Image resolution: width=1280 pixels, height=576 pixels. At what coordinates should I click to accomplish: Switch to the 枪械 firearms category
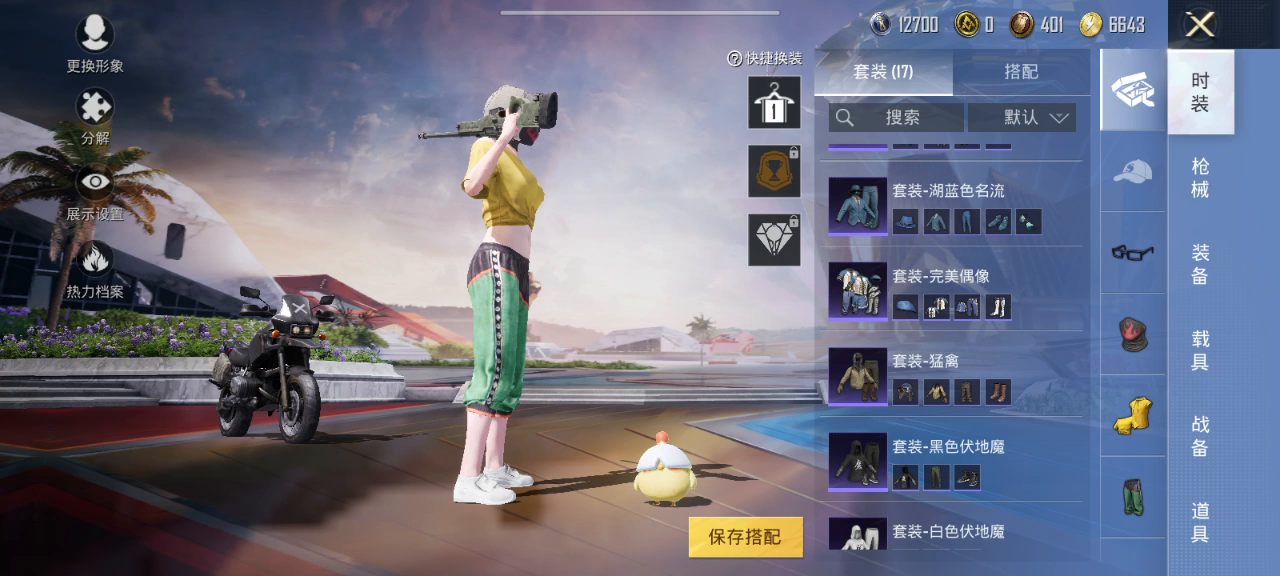(1200, 177)
